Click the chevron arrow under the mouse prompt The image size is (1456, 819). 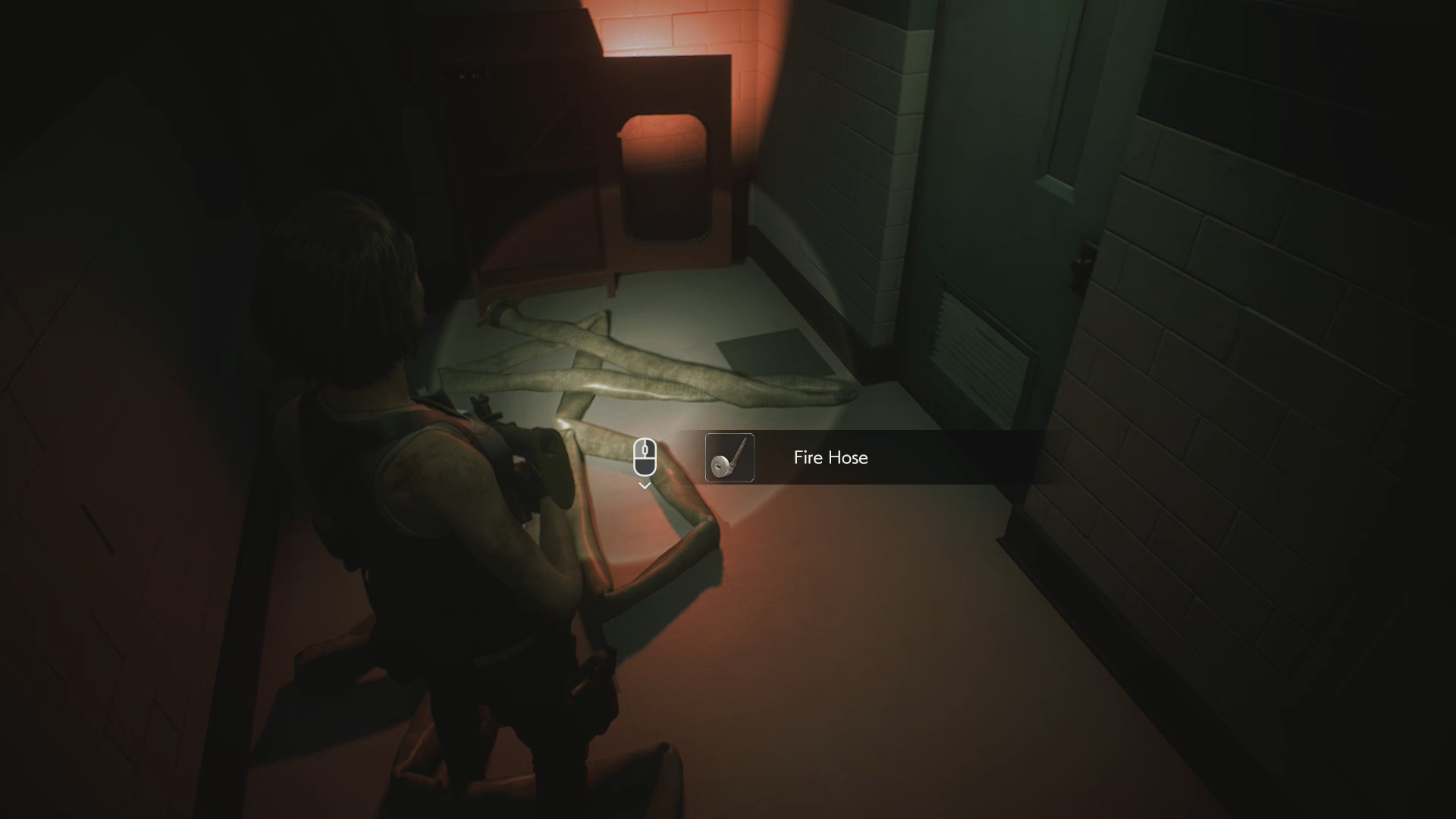(x=645, y=486)
